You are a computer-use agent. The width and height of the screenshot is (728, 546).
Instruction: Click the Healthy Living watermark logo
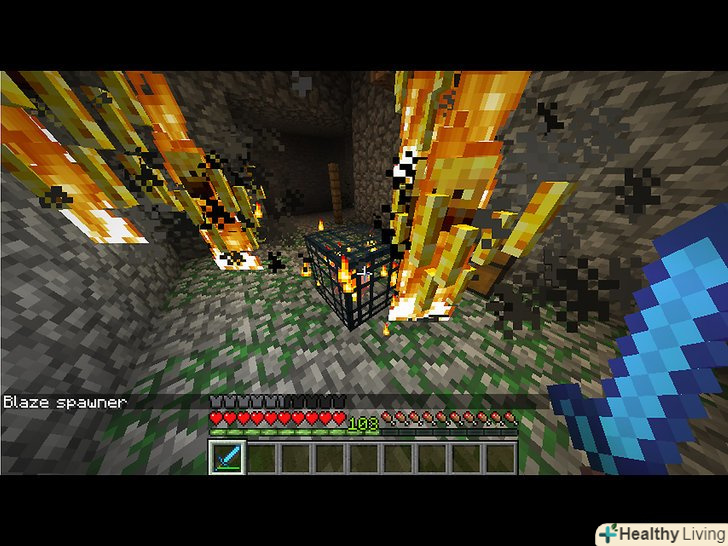pos(661,533)
